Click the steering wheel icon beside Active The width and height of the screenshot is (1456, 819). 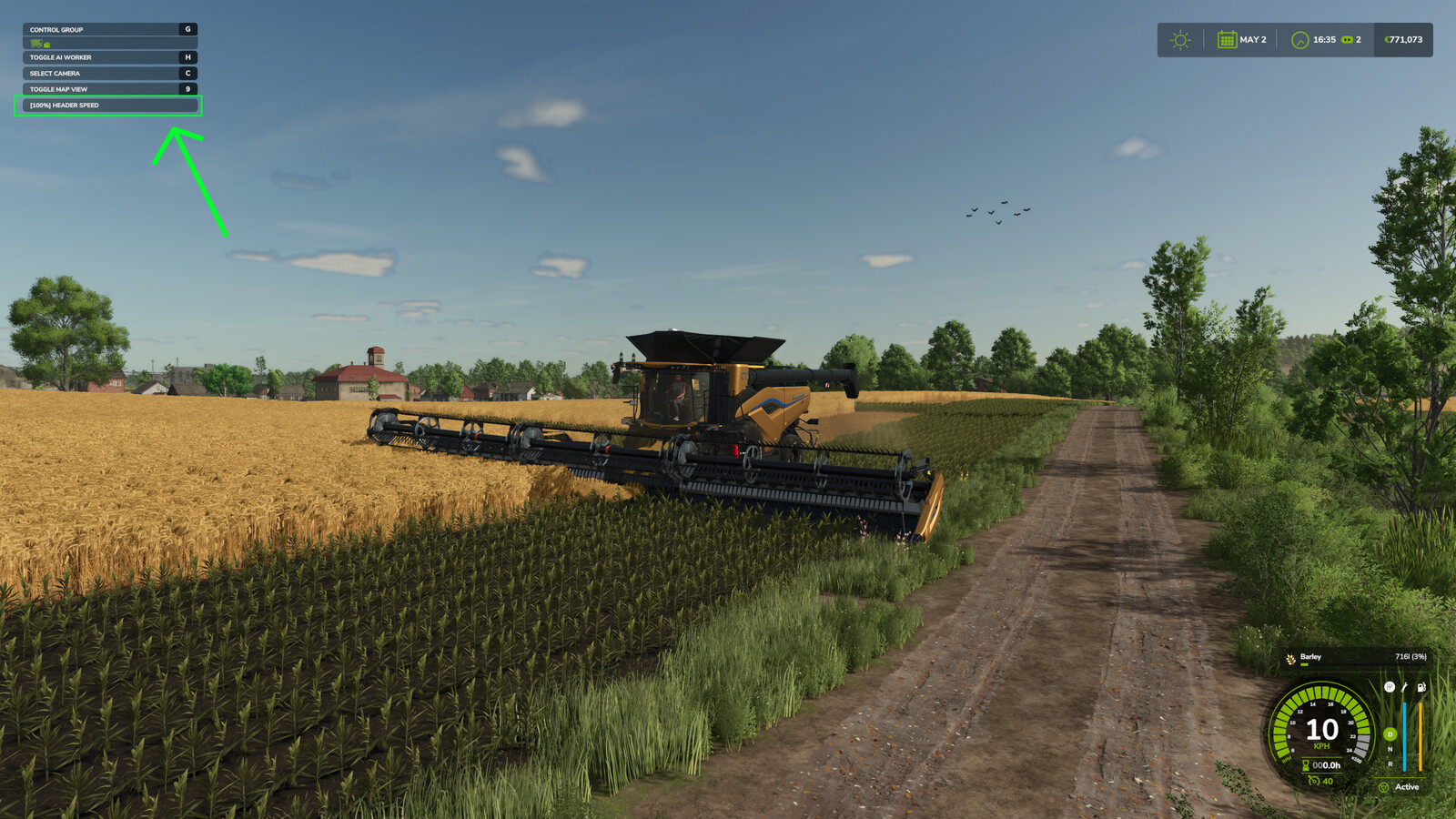1383,787
